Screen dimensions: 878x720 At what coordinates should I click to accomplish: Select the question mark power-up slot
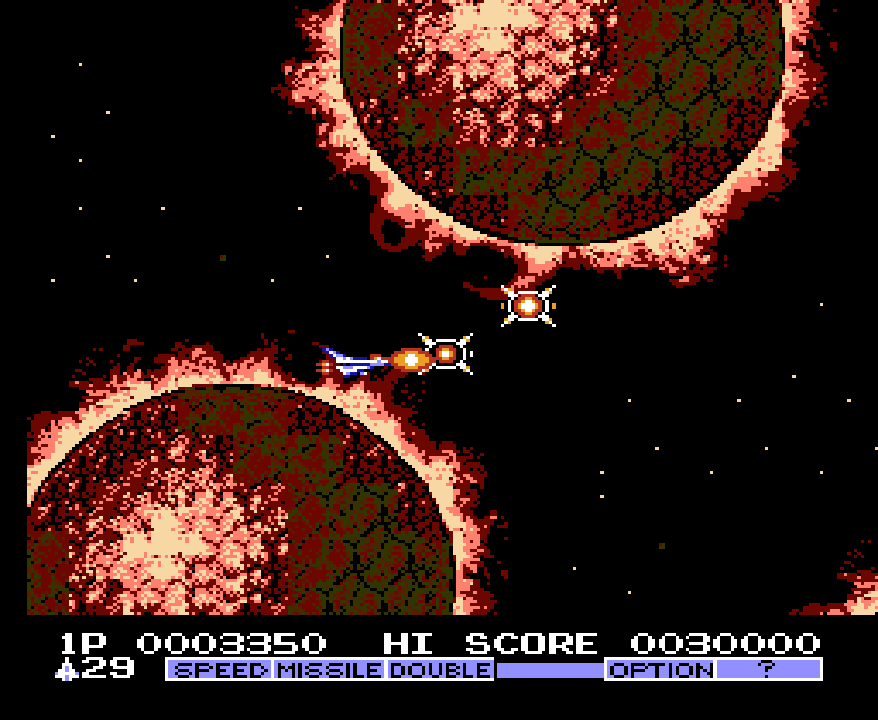(x=768, y=669)
